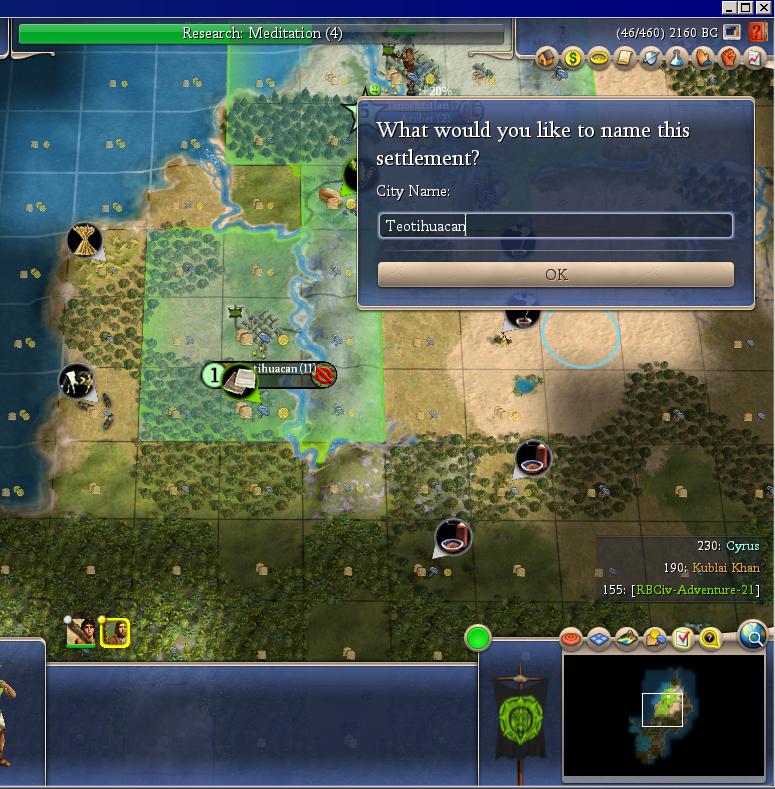775x789 pixels.
Task: Close the game window
Action: click(763, 8)
